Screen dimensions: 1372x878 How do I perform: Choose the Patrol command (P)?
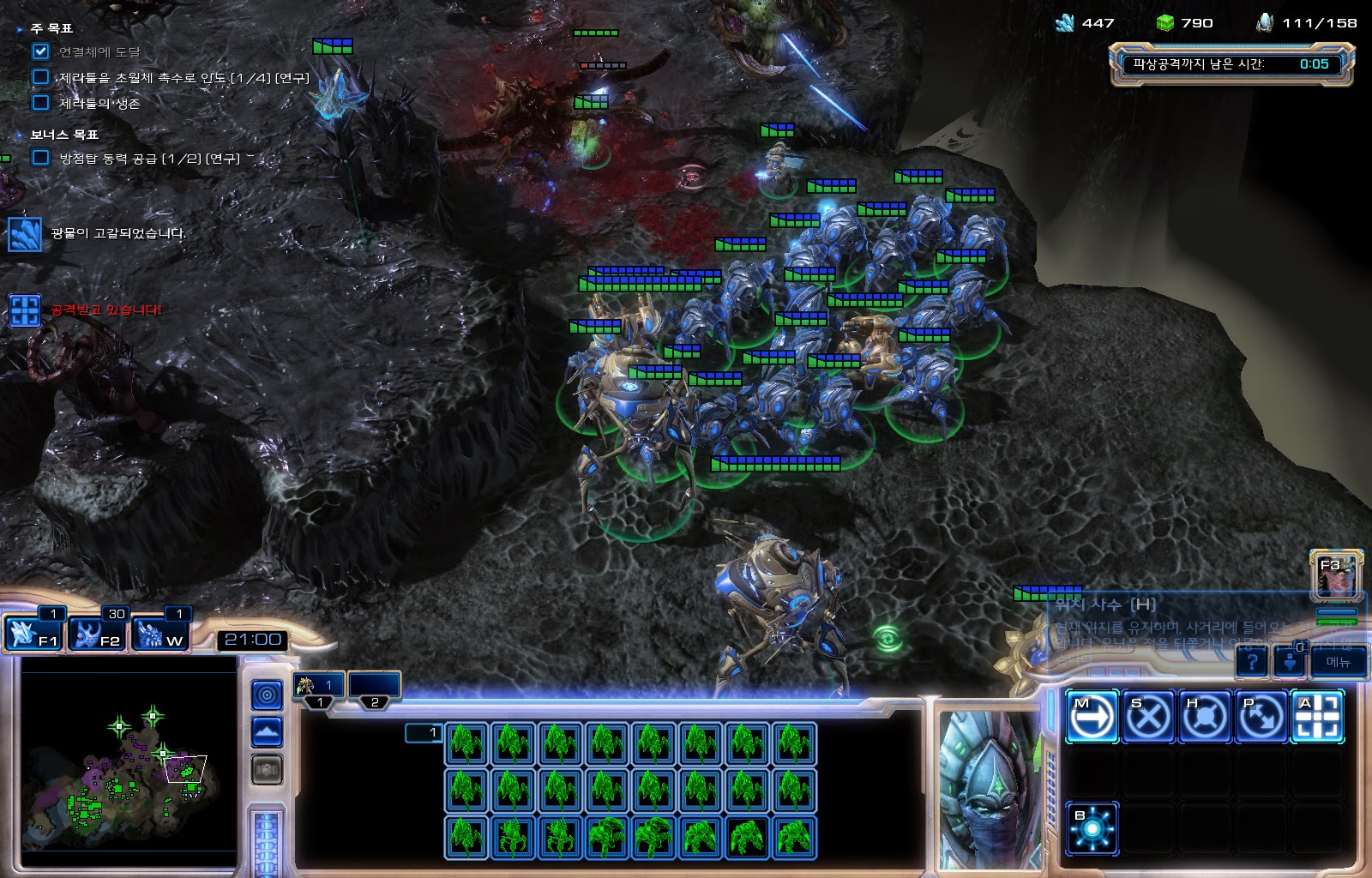[x=1261, y=716]
